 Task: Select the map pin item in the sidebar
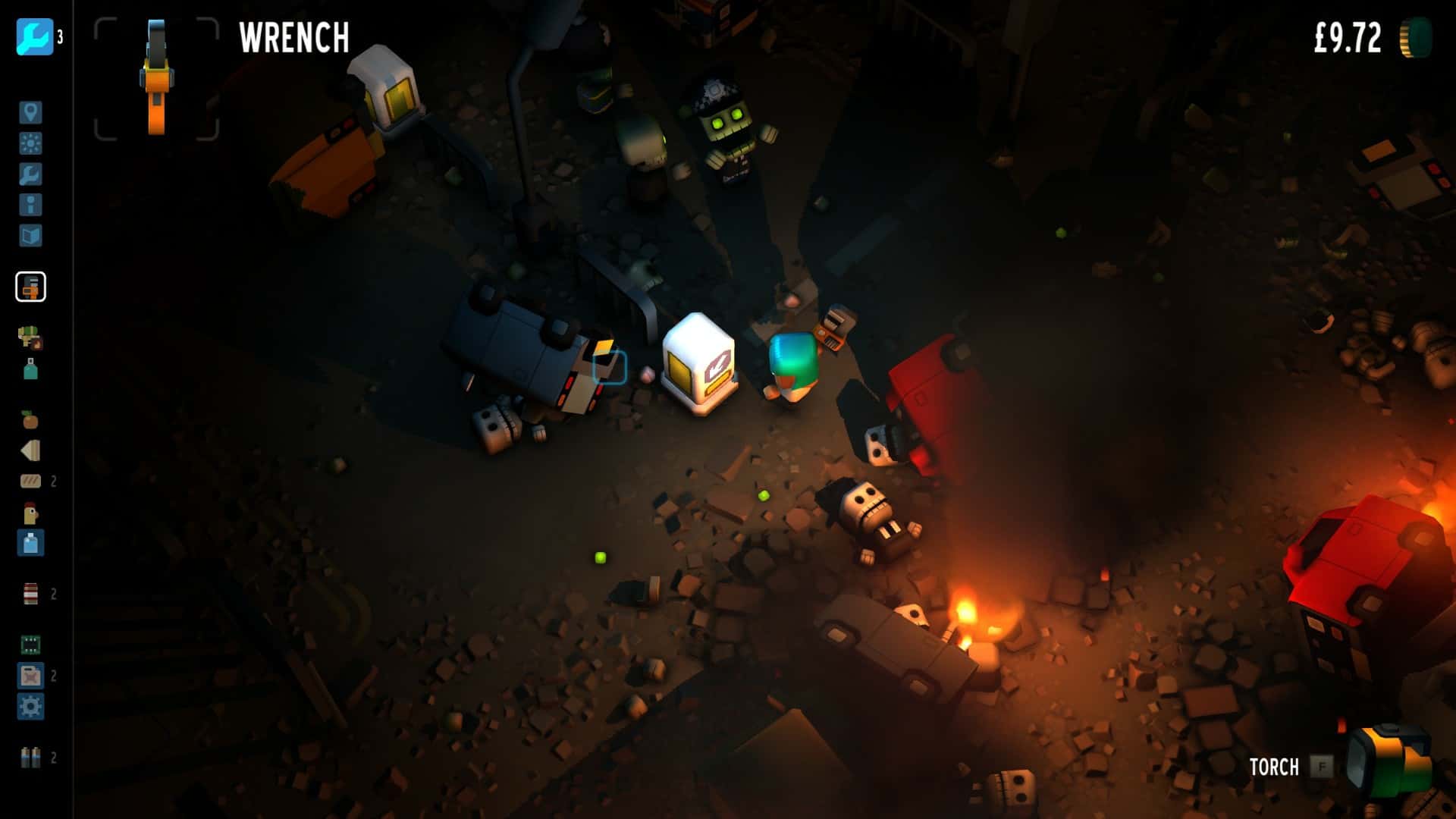coord(32,114)
